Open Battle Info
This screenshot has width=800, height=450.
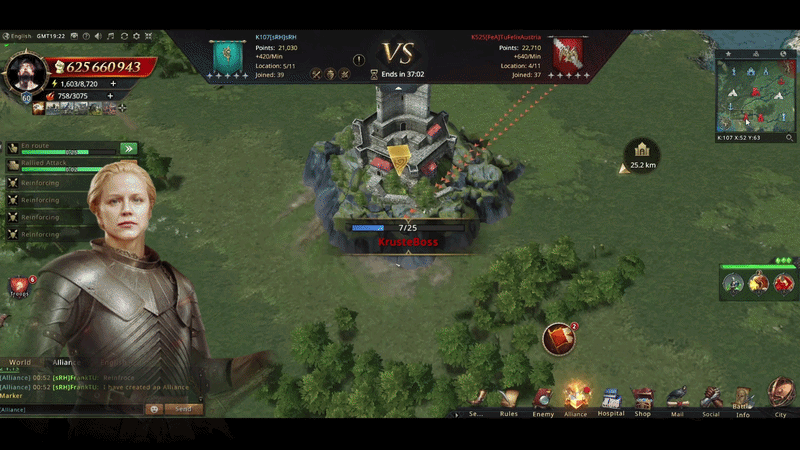(743, 399)
